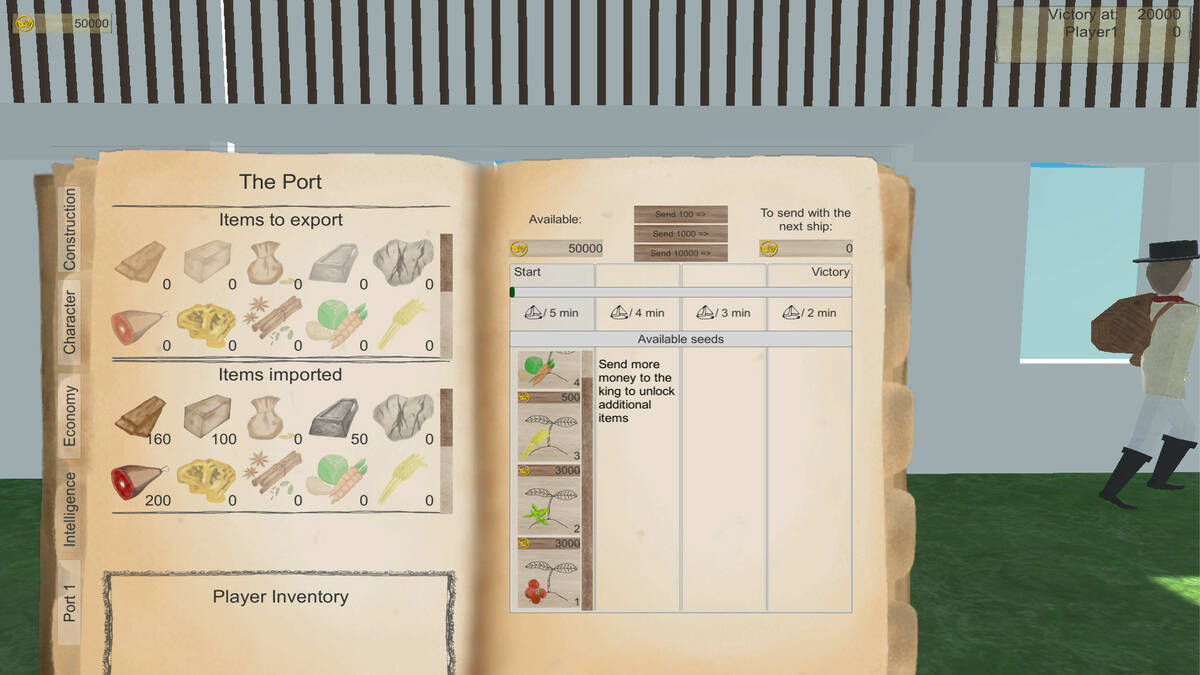Show the Economy tab

click(x=70, y=415)
